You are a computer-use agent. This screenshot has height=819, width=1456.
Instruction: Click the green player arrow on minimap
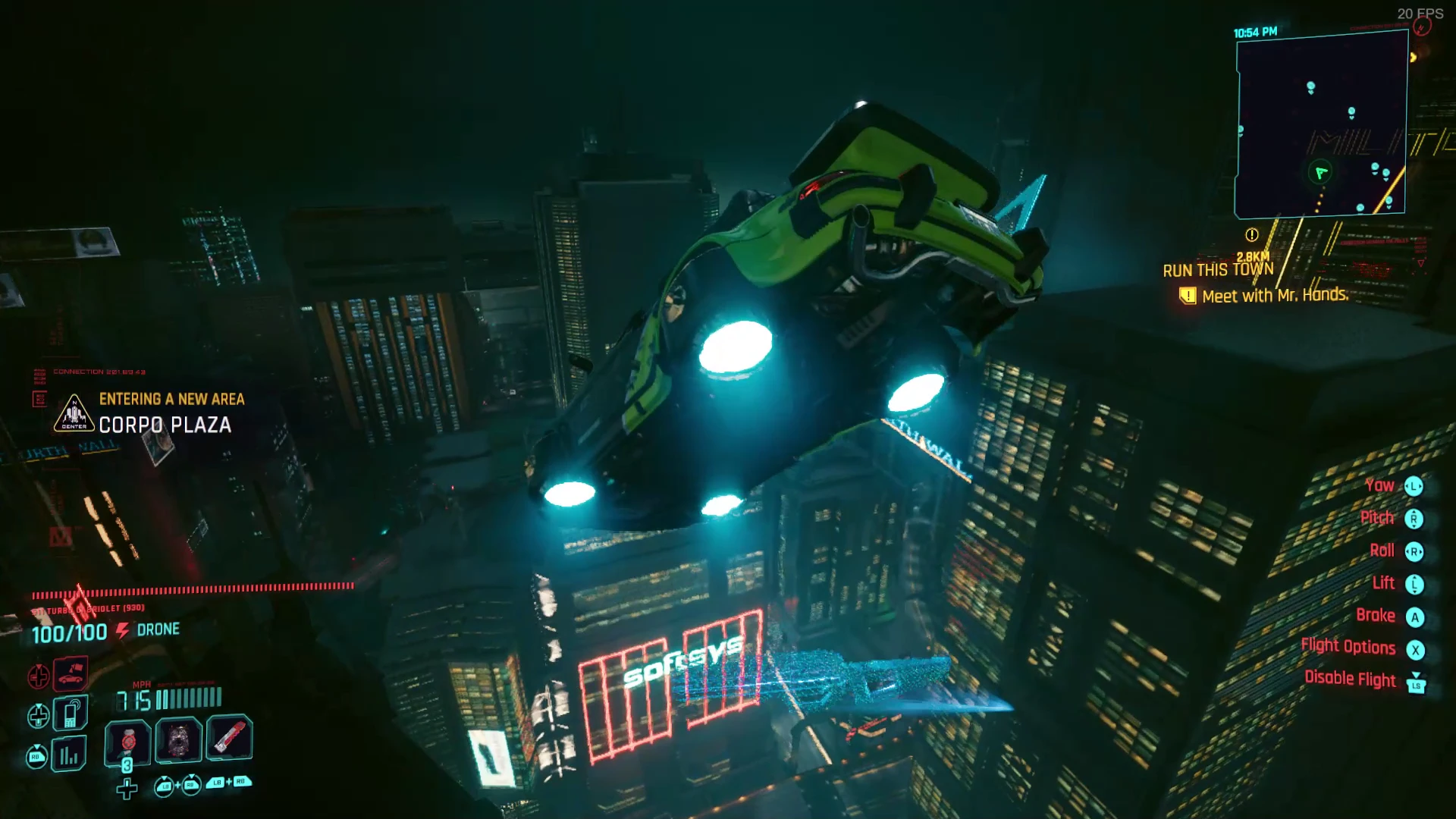click(x=1321, y=173)
